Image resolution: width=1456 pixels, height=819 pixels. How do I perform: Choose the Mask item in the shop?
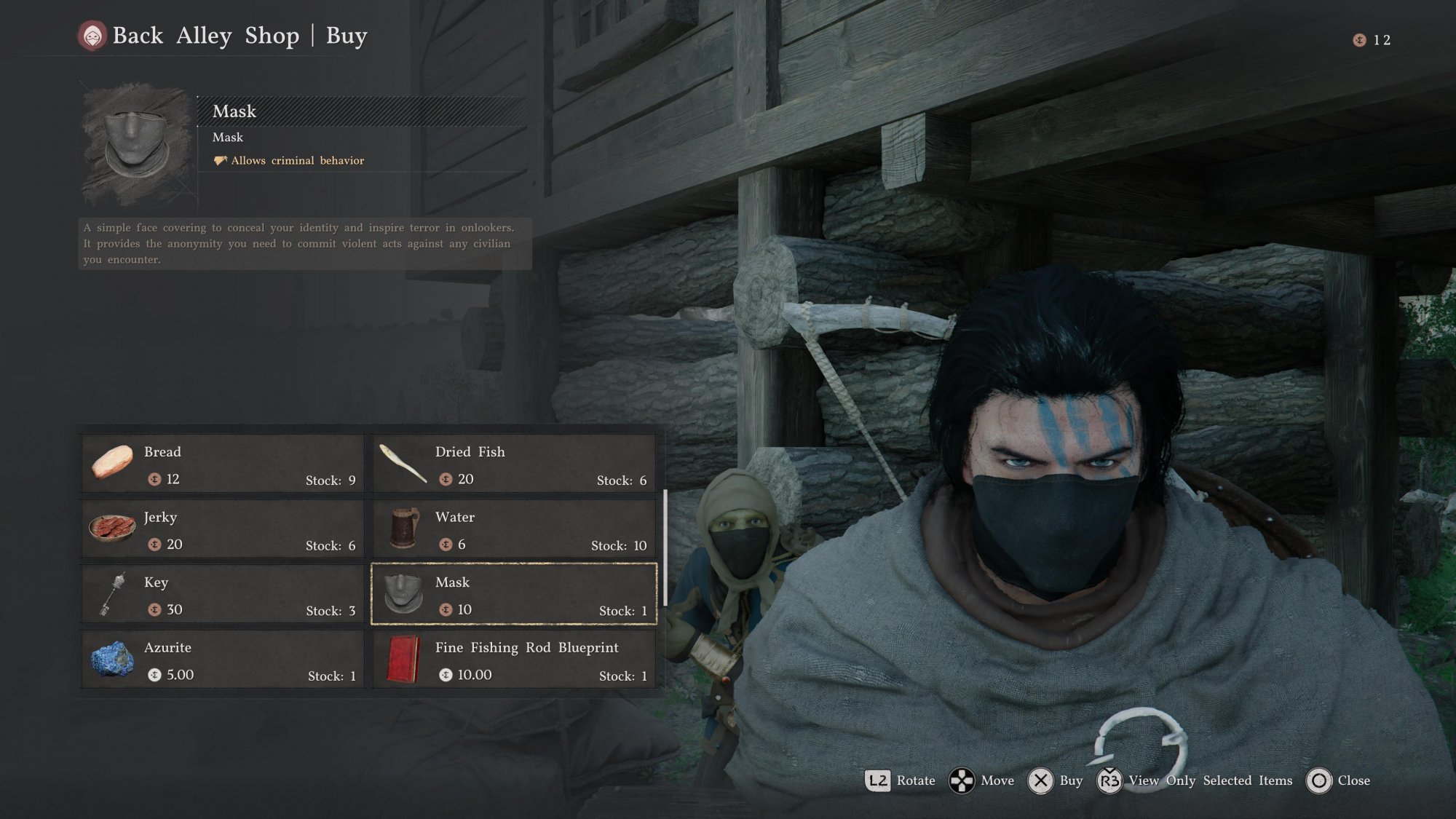(514, 594)
